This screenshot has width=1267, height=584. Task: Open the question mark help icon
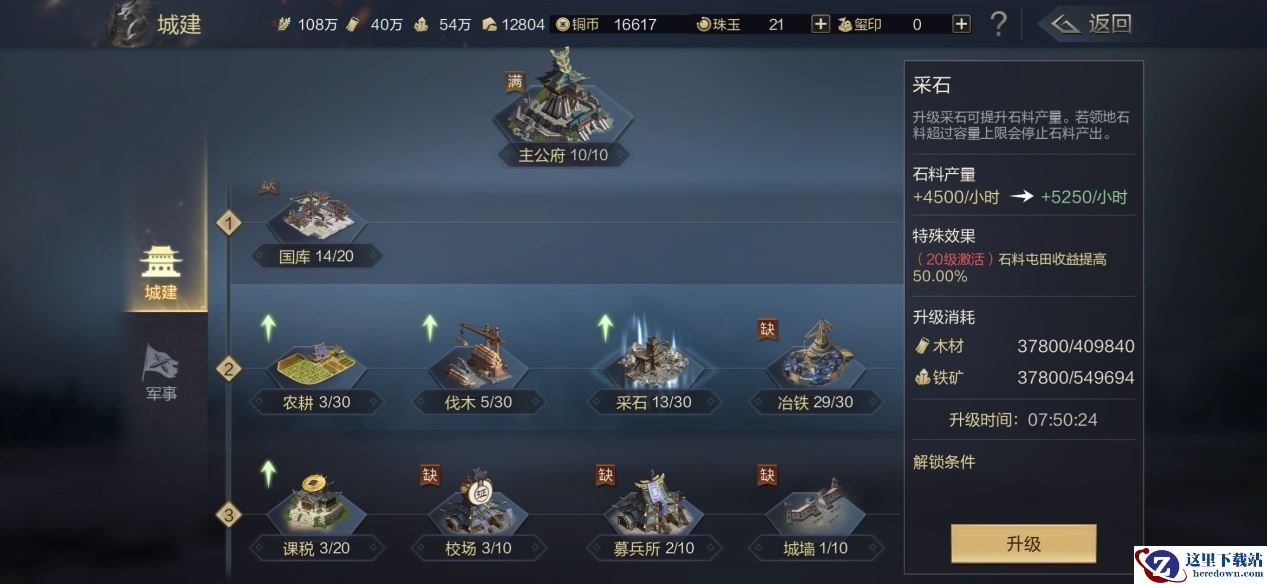pyautogui.click(x=997, y=24)
